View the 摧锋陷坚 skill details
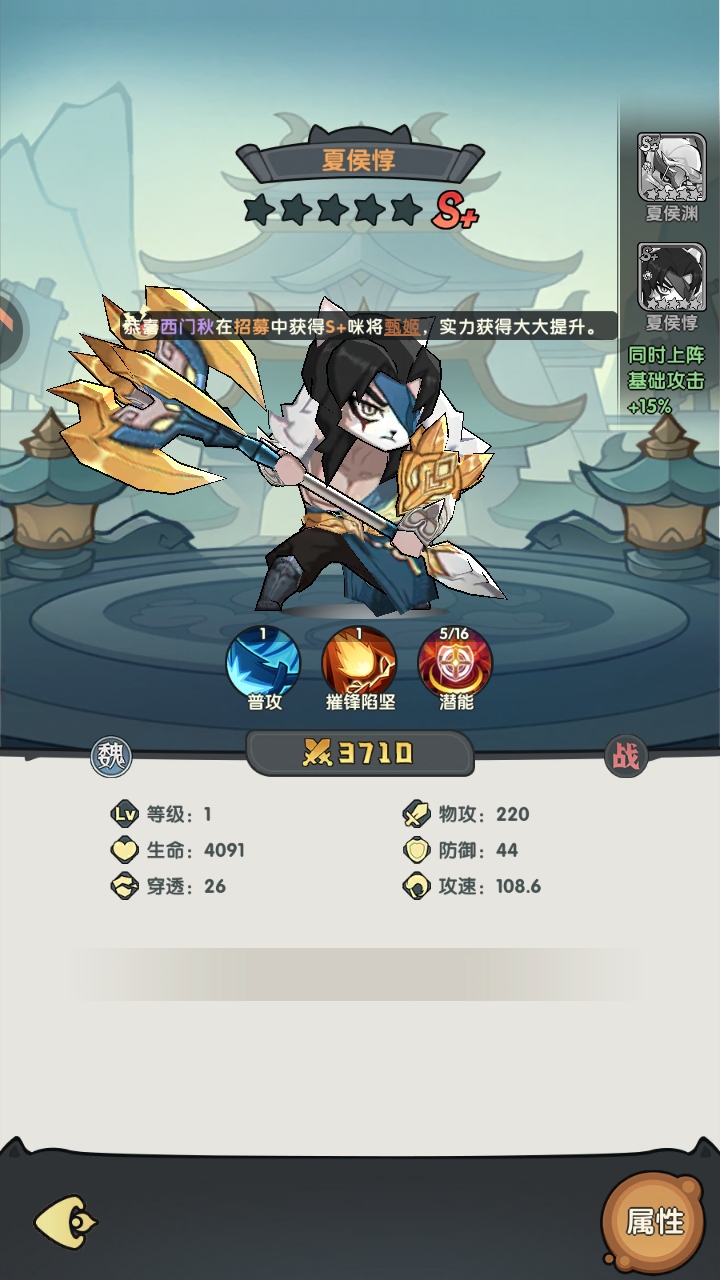The image size is (720, 1280). pos(358,662)
